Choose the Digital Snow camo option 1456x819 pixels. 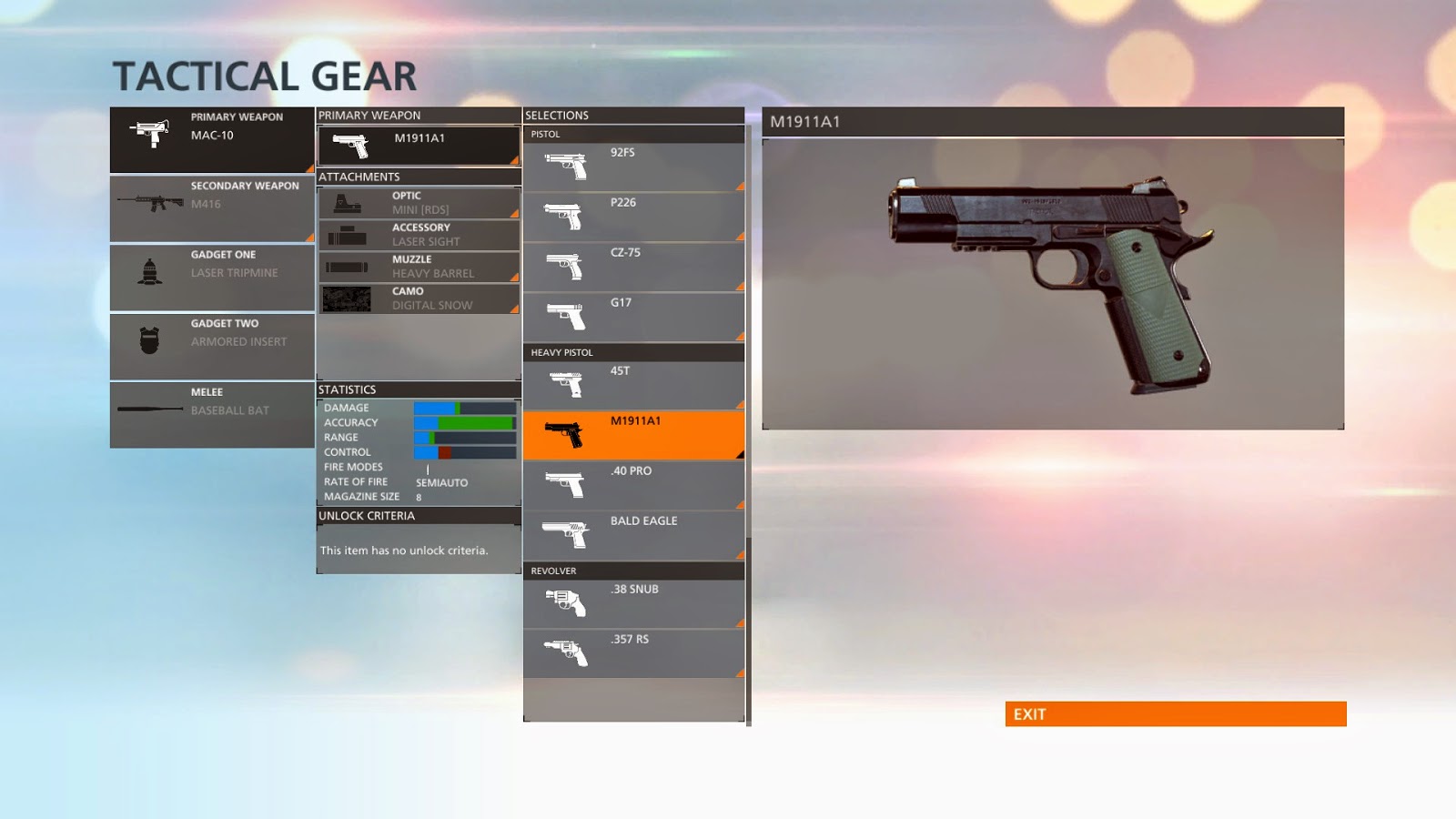pos(419,298)
